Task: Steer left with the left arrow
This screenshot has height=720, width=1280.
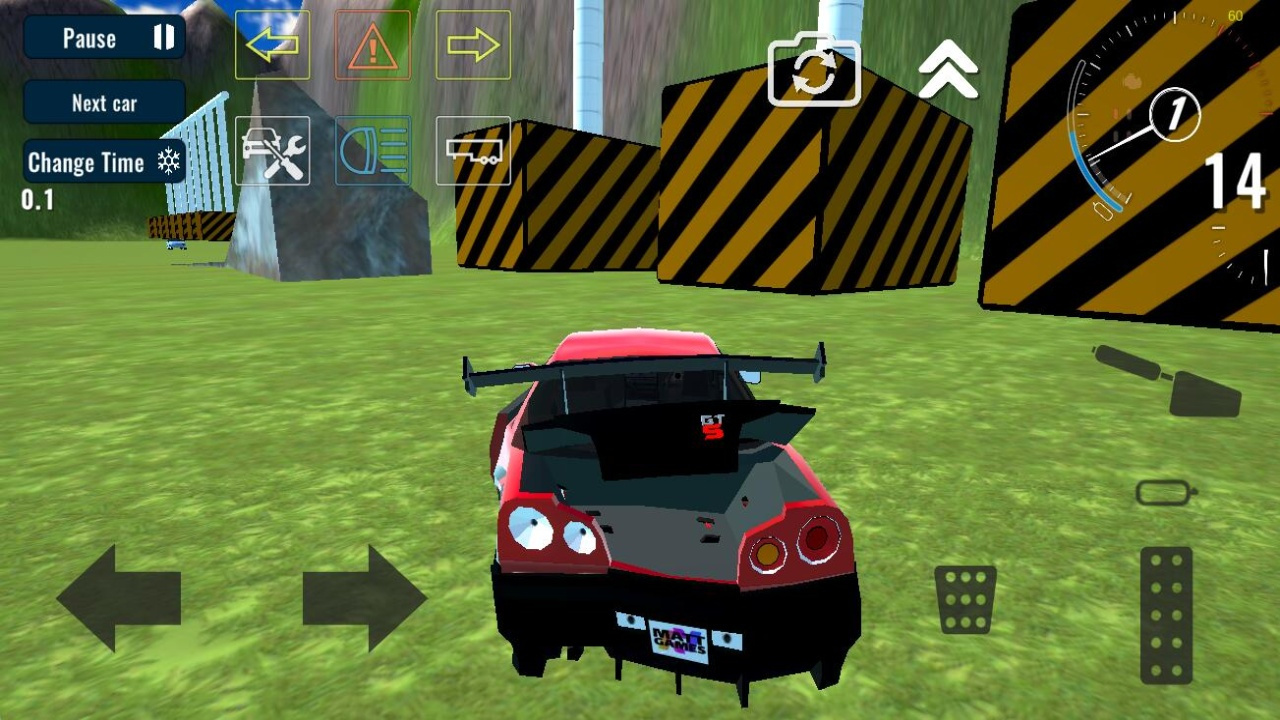Action: [119, 598]
